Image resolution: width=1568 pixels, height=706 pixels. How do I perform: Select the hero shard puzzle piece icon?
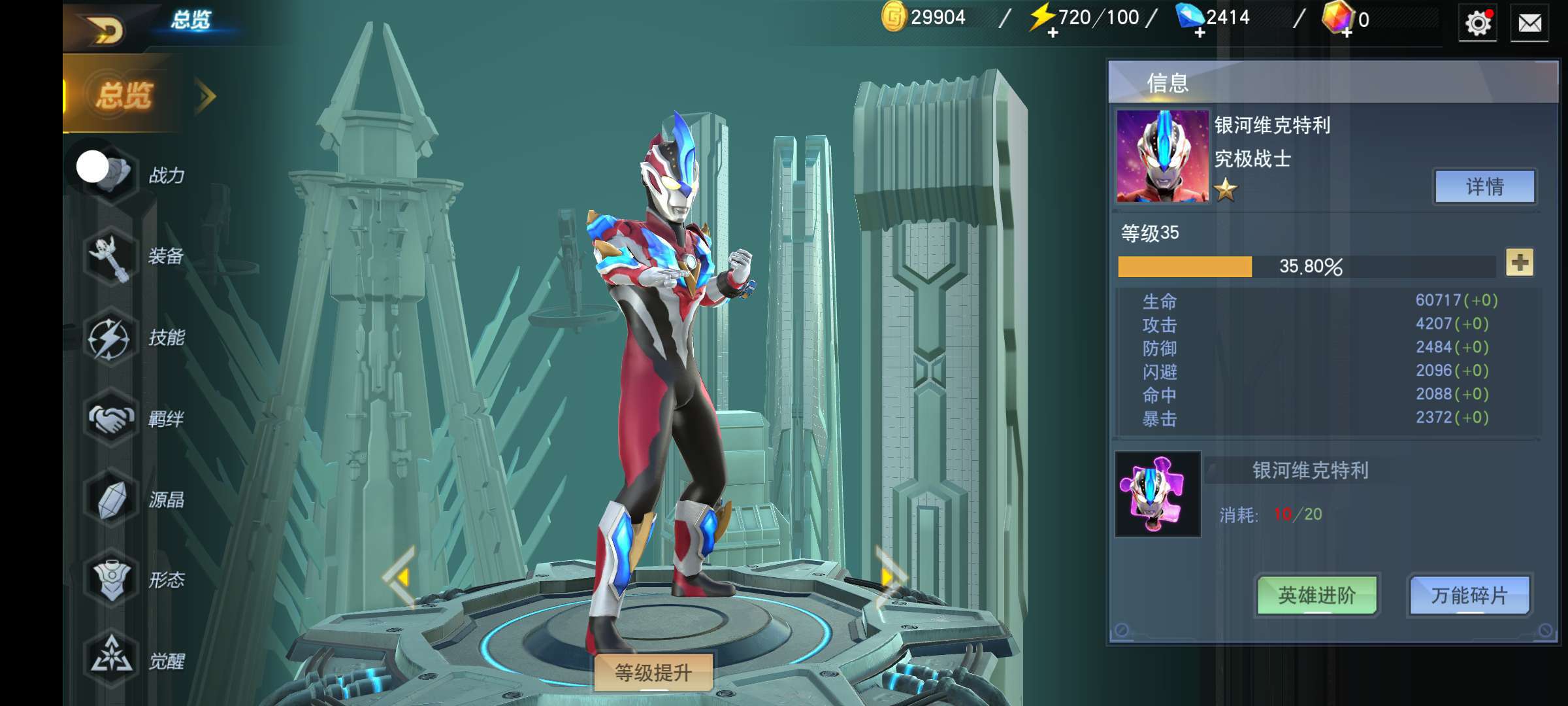pyautogui.click(x=1157, y=495)
